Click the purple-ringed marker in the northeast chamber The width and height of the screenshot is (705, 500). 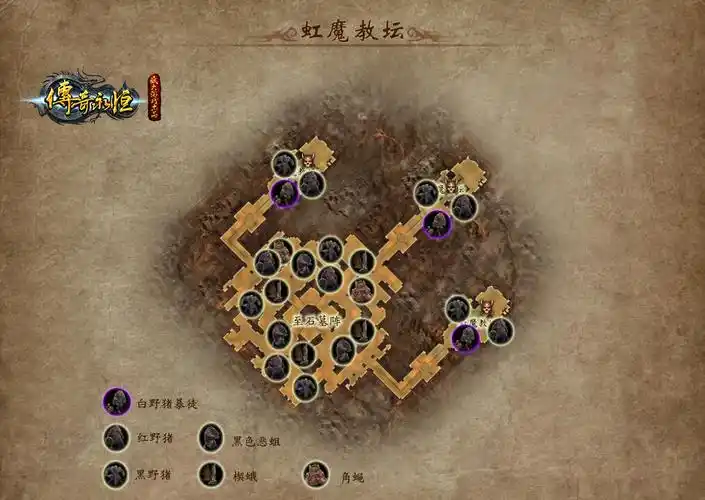coord(436,224)
